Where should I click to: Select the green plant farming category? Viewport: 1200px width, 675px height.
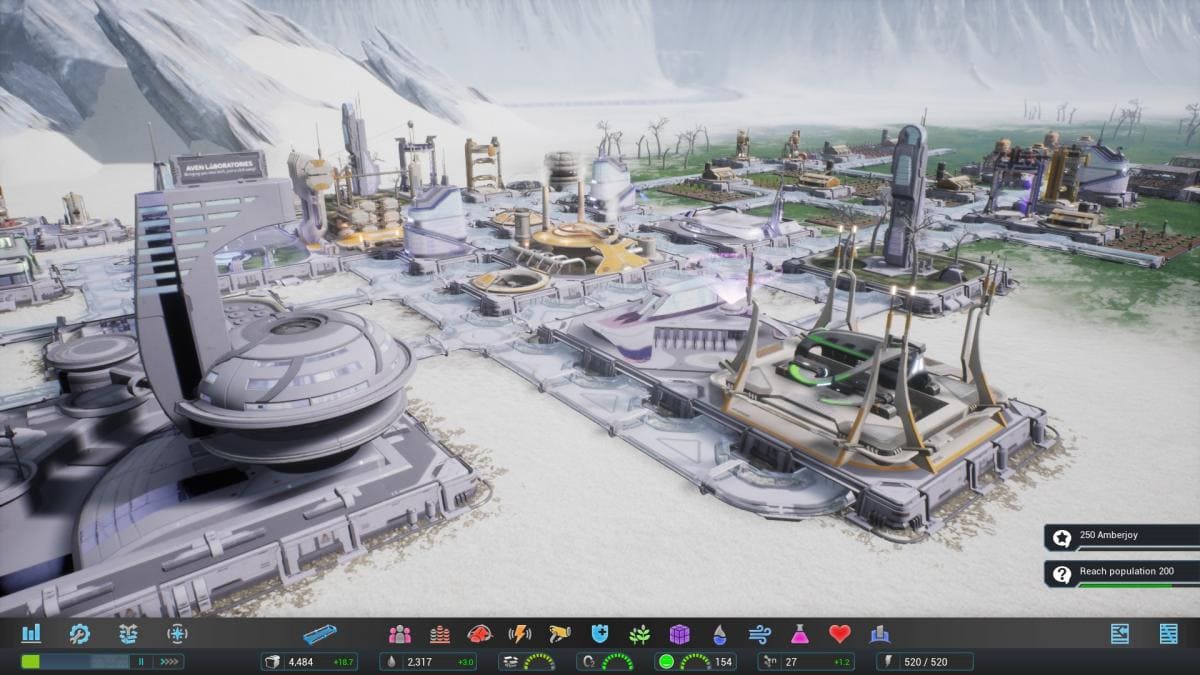pyautogui.click(x=640, y=634)
